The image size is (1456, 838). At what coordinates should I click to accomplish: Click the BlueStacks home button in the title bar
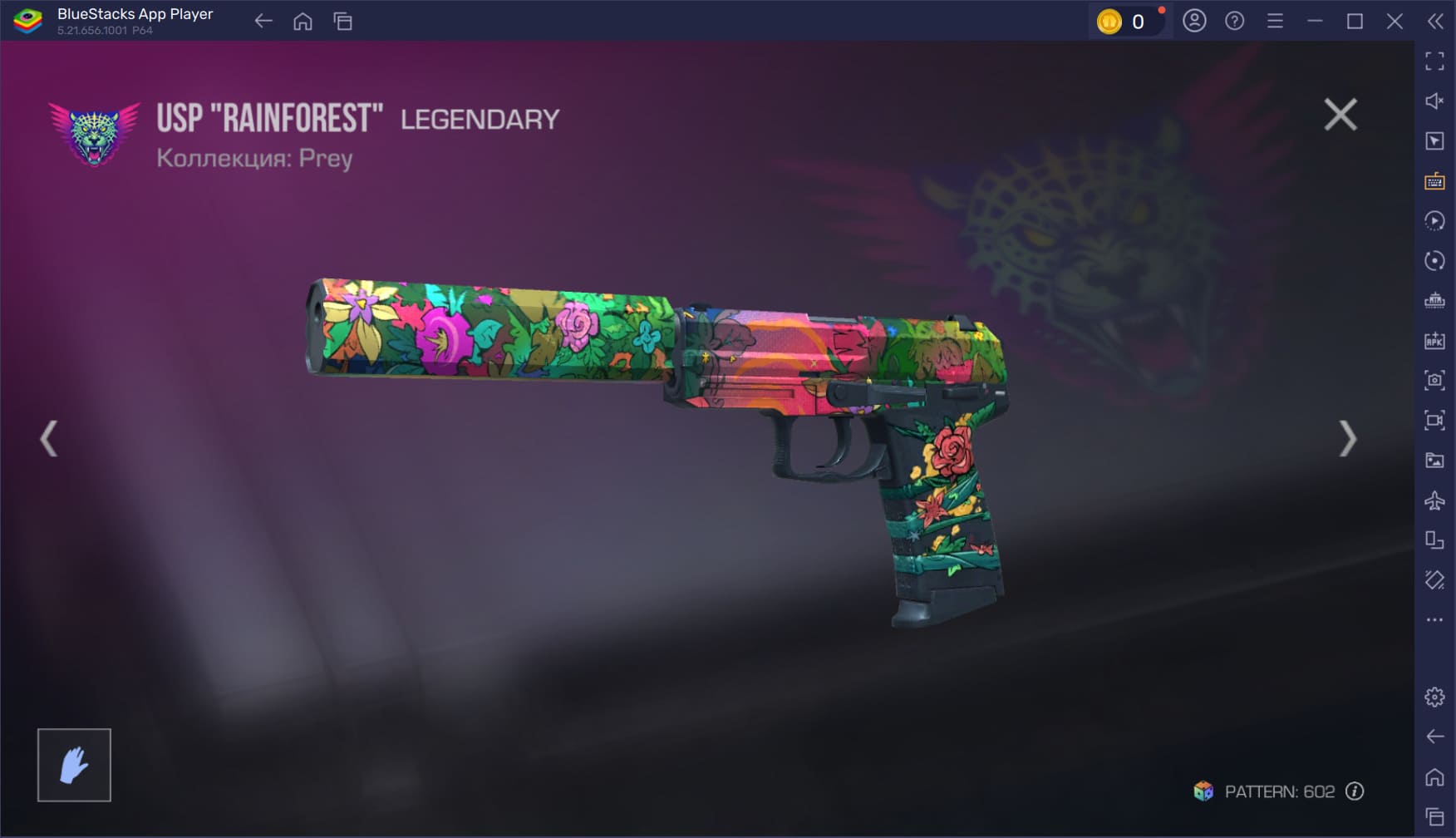[303, 22]
